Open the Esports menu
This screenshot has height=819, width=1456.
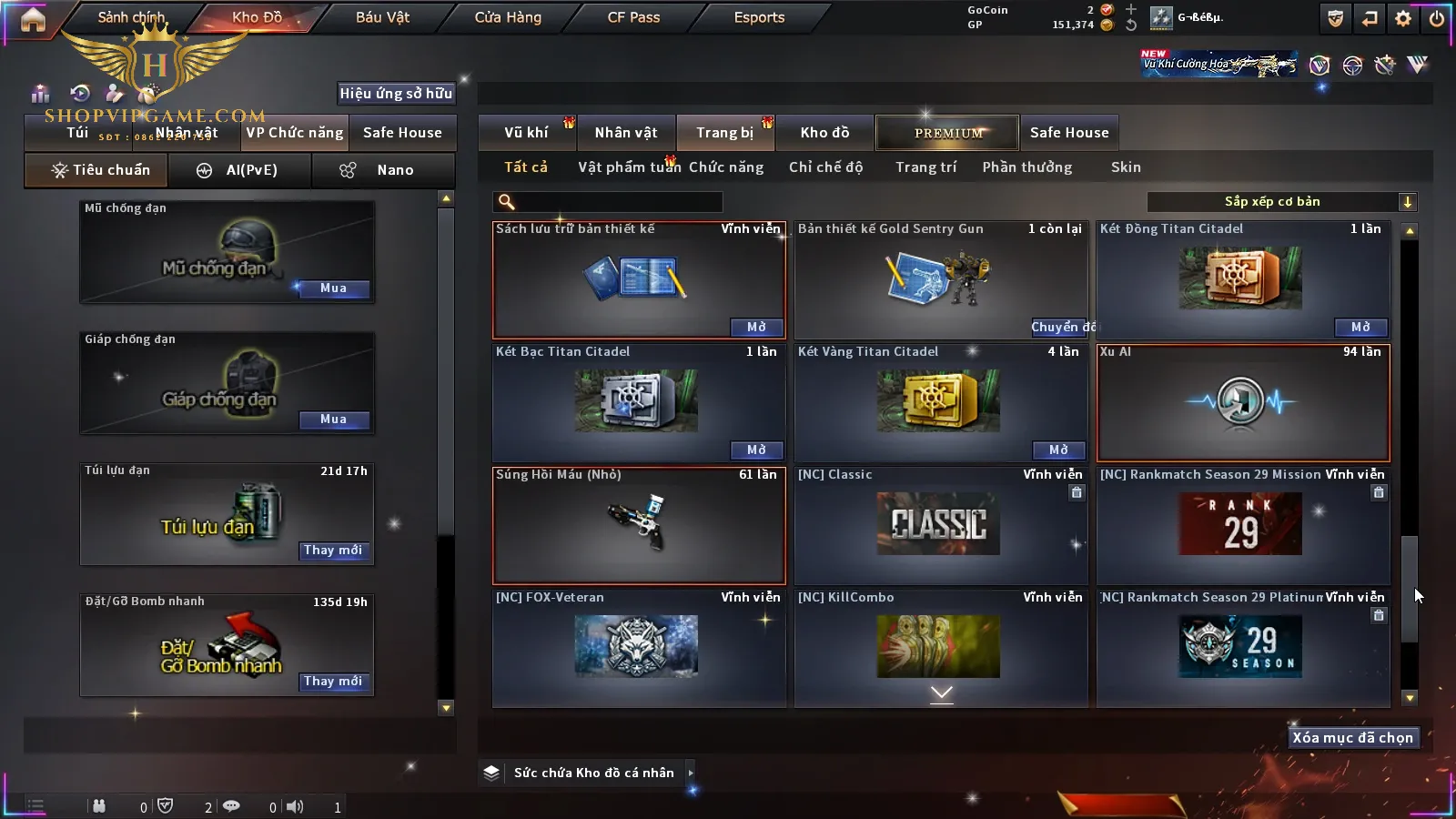759,17
